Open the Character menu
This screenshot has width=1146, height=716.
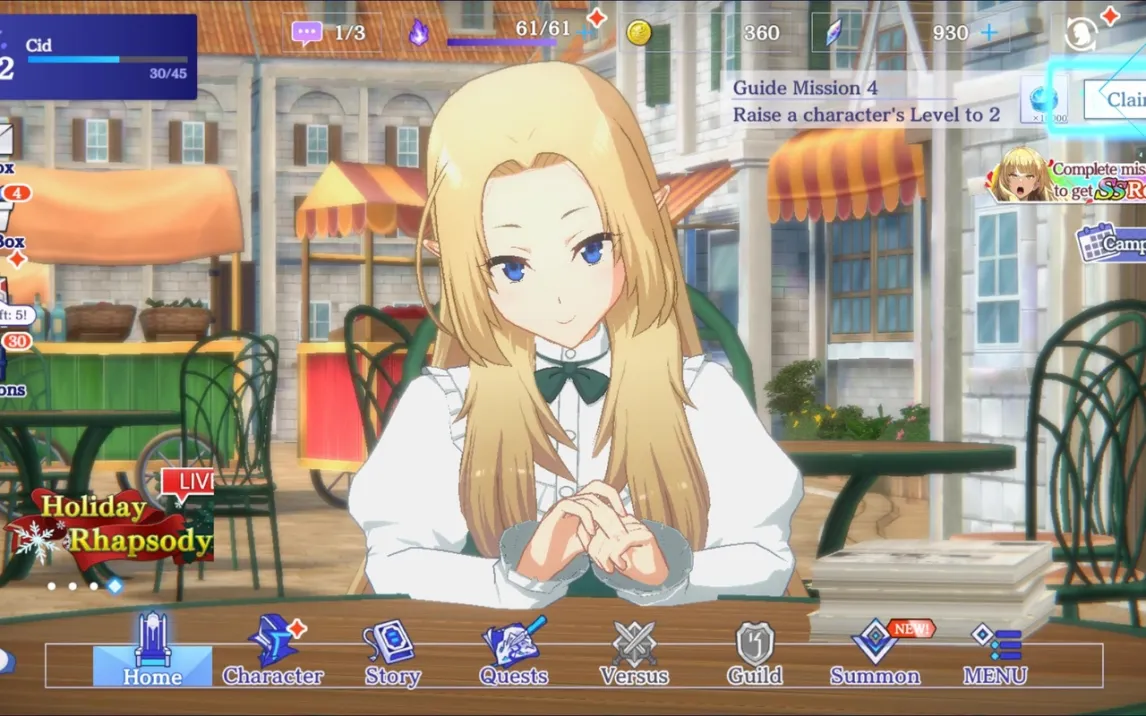pyautogui.click(x=272, y=651)
